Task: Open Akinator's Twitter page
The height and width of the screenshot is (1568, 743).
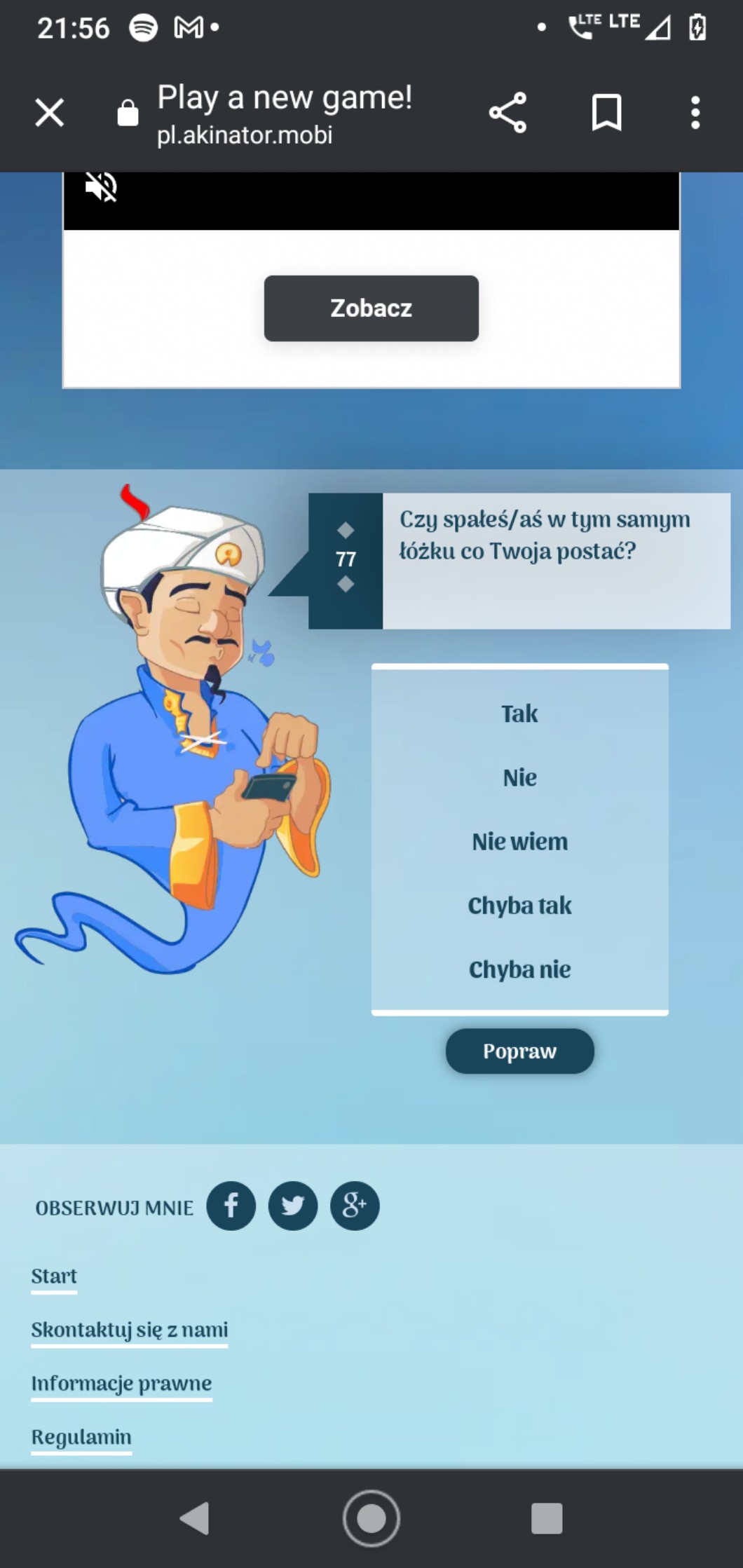Action: pyautogui.click(x=292, y=1206)
